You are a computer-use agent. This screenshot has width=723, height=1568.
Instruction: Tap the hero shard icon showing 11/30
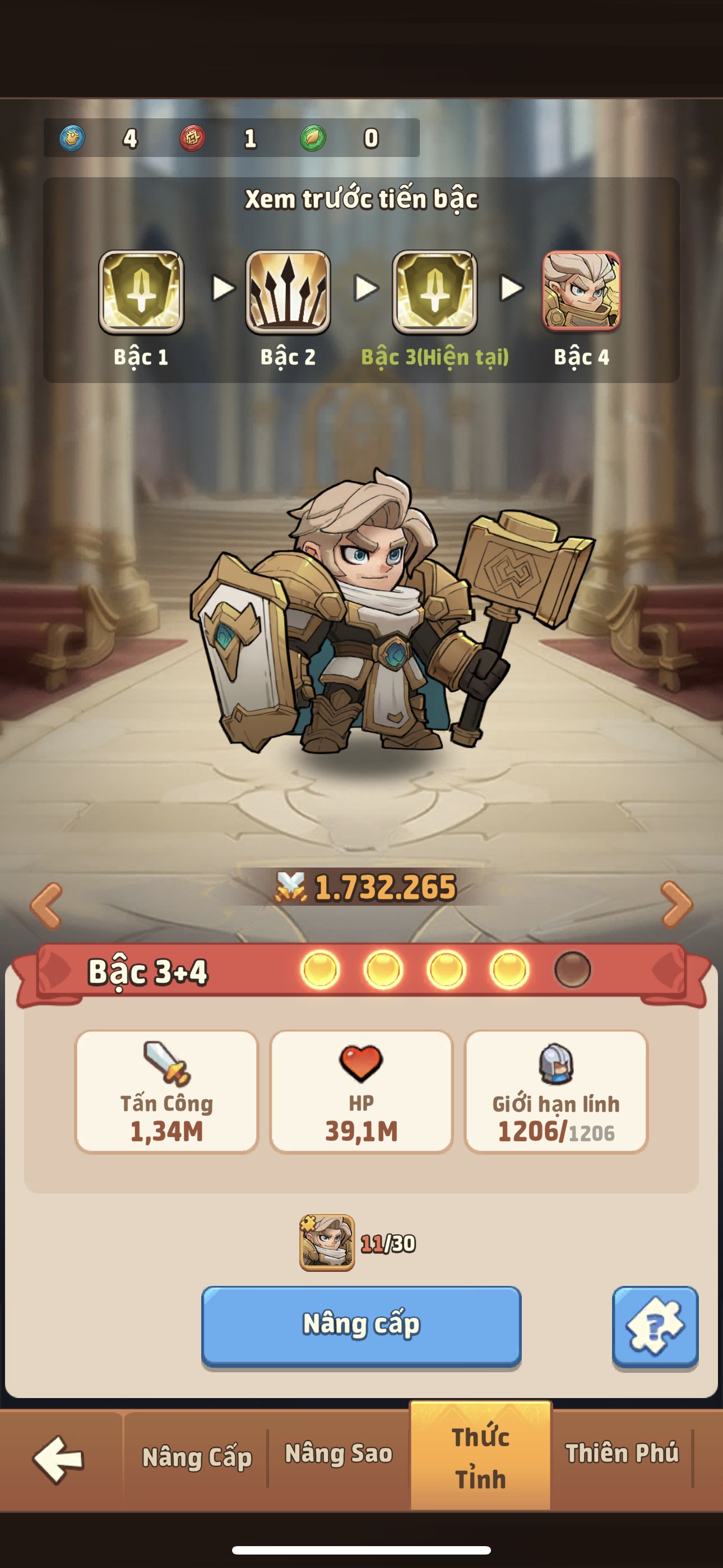pyautogui.click(x=327, y=1242)
